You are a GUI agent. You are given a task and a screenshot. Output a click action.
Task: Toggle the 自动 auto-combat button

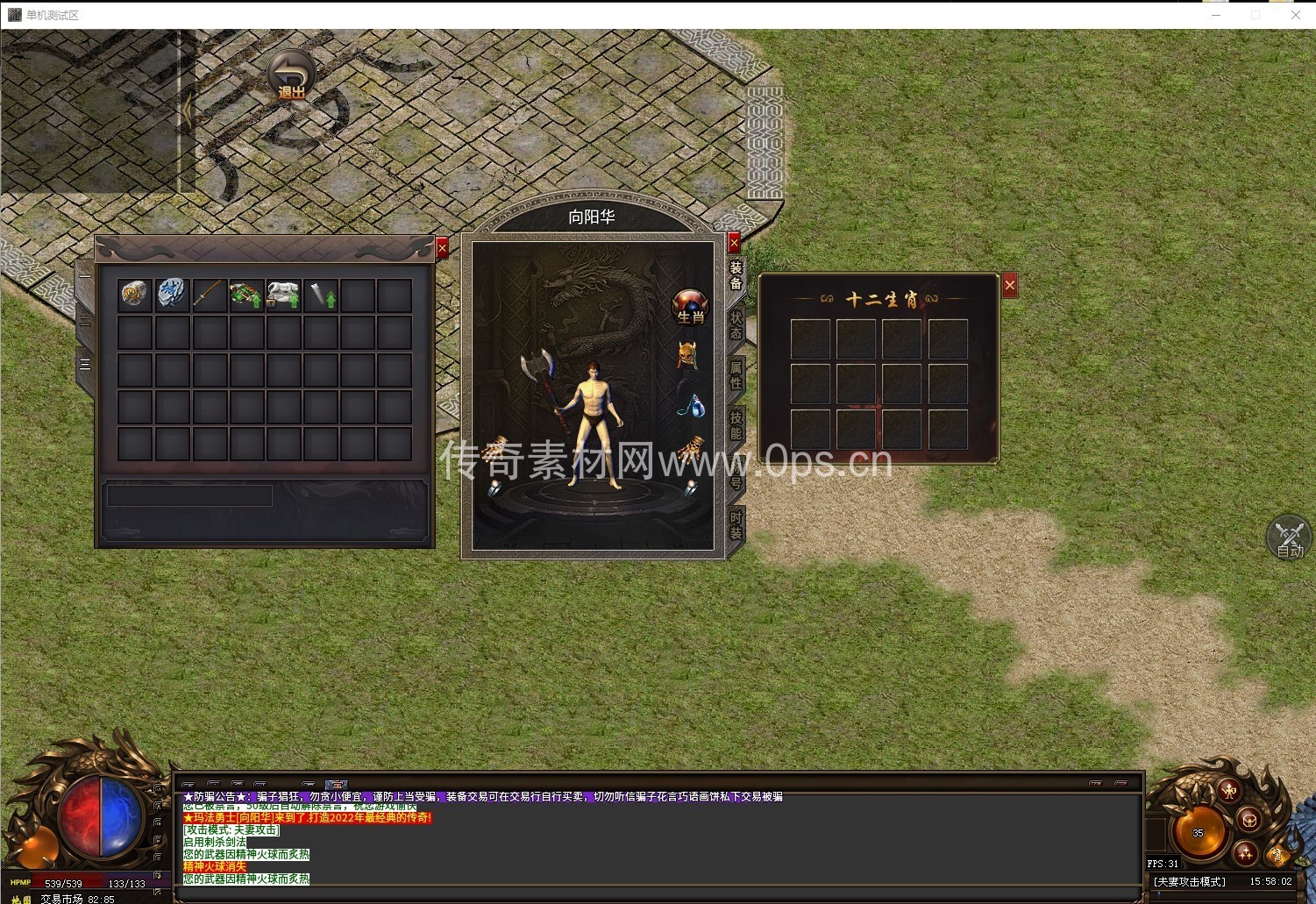click(1289, 537)
